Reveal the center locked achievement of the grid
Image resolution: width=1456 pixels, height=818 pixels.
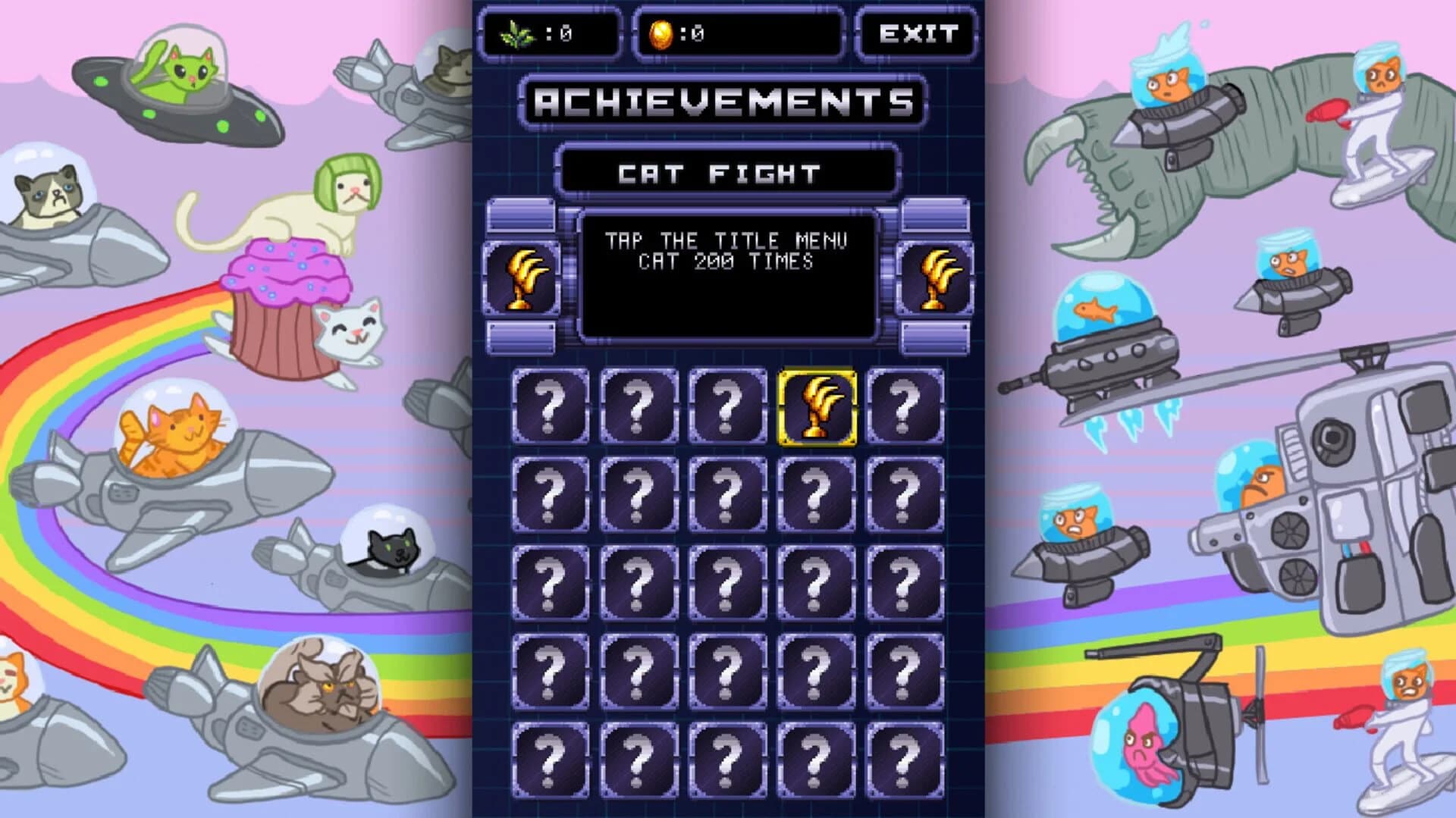click(x=726, y=582)
